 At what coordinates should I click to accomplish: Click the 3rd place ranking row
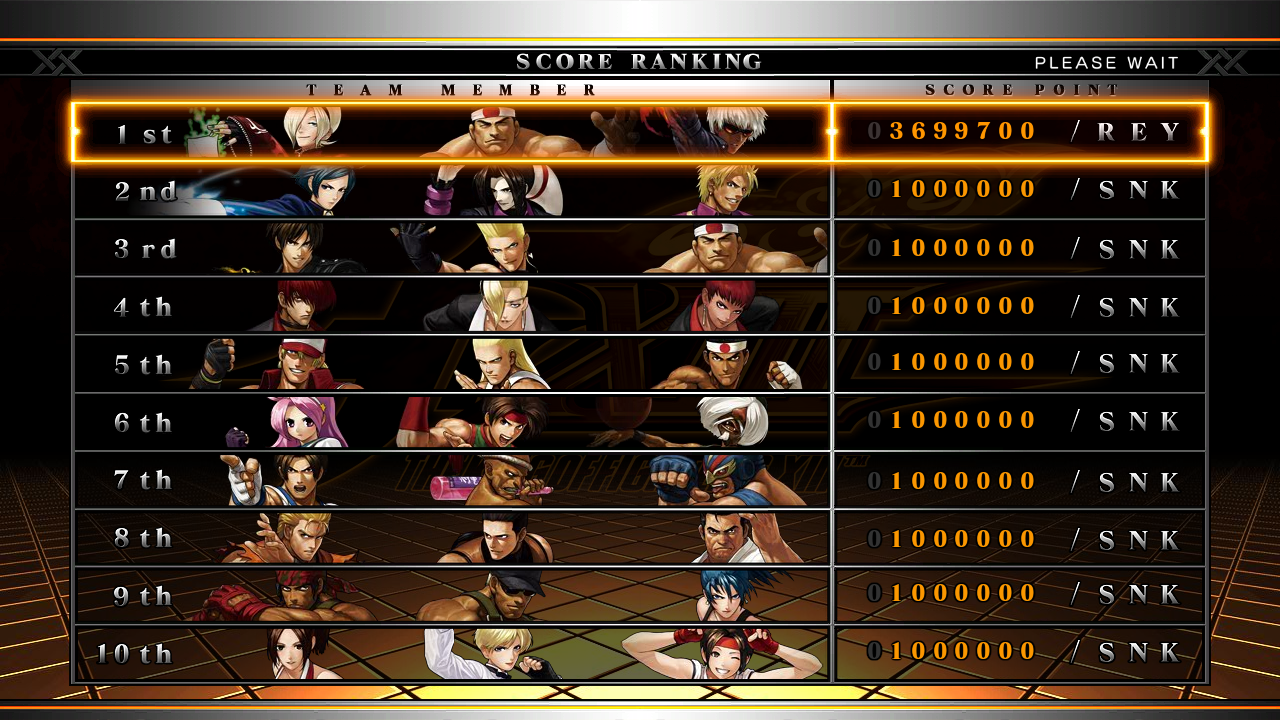tap(640, 248)
